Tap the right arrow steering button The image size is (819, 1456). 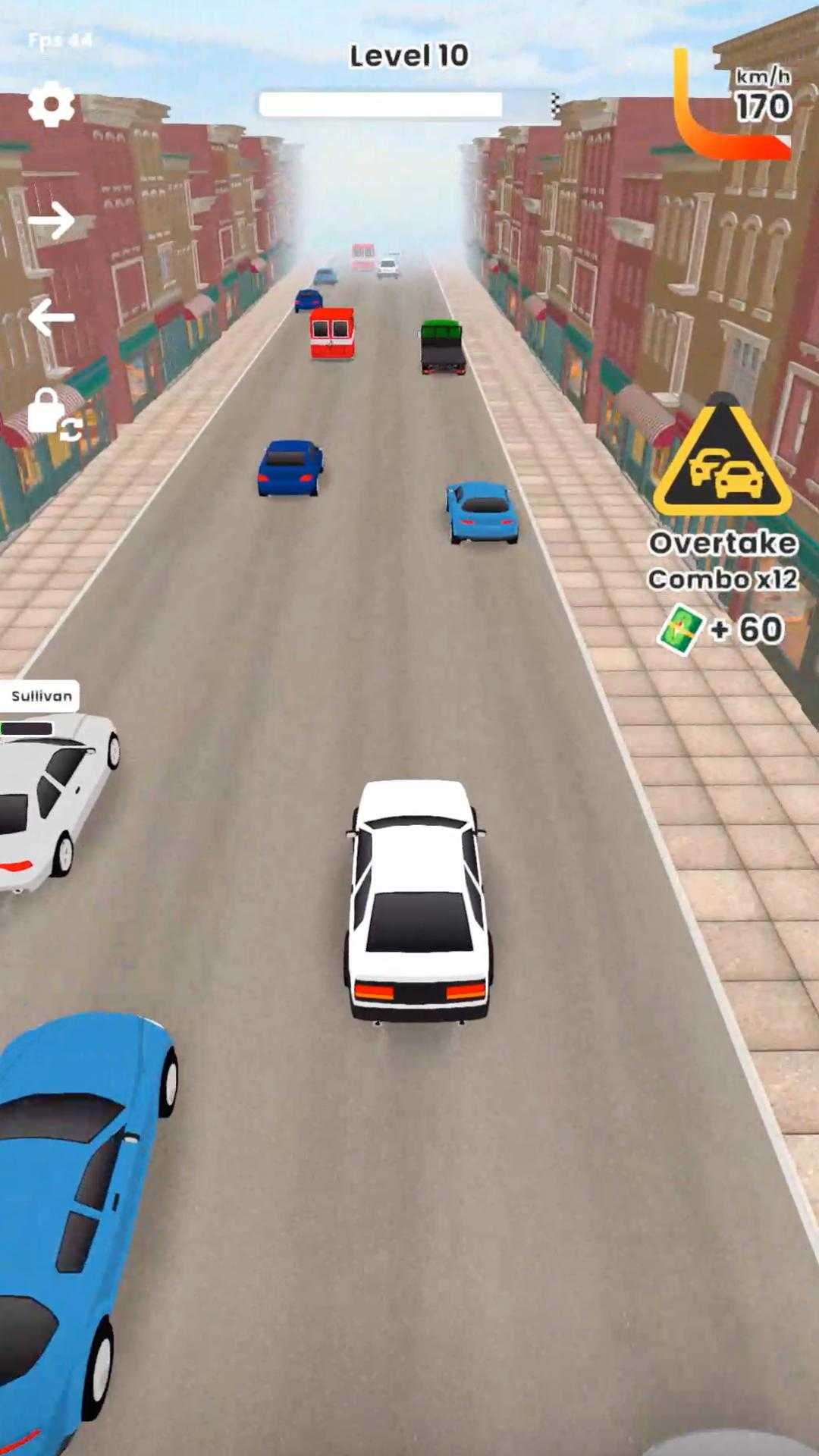(x=52, y=221)
